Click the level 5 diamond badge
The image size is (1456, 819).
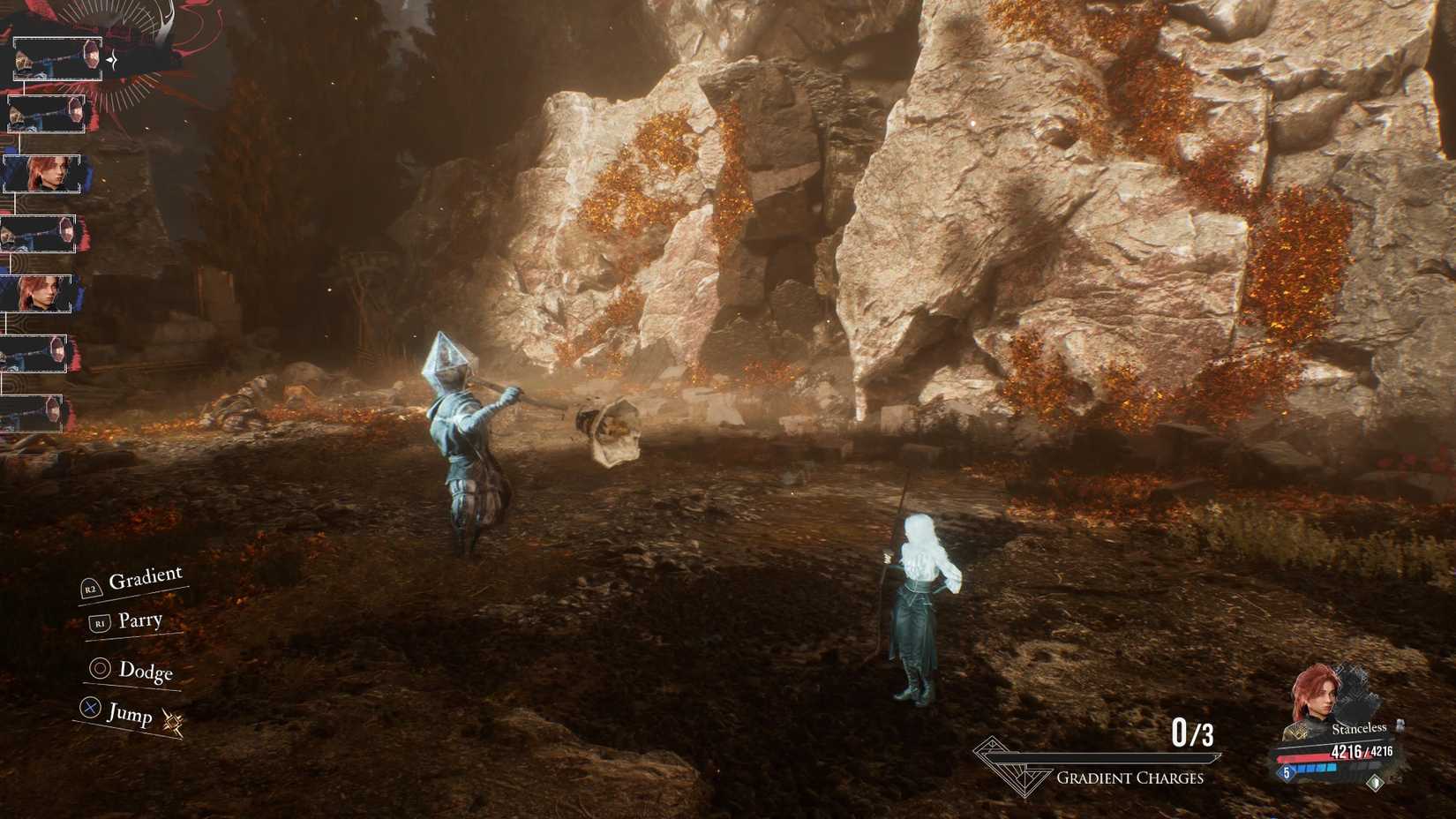[x=1287, y=771]
